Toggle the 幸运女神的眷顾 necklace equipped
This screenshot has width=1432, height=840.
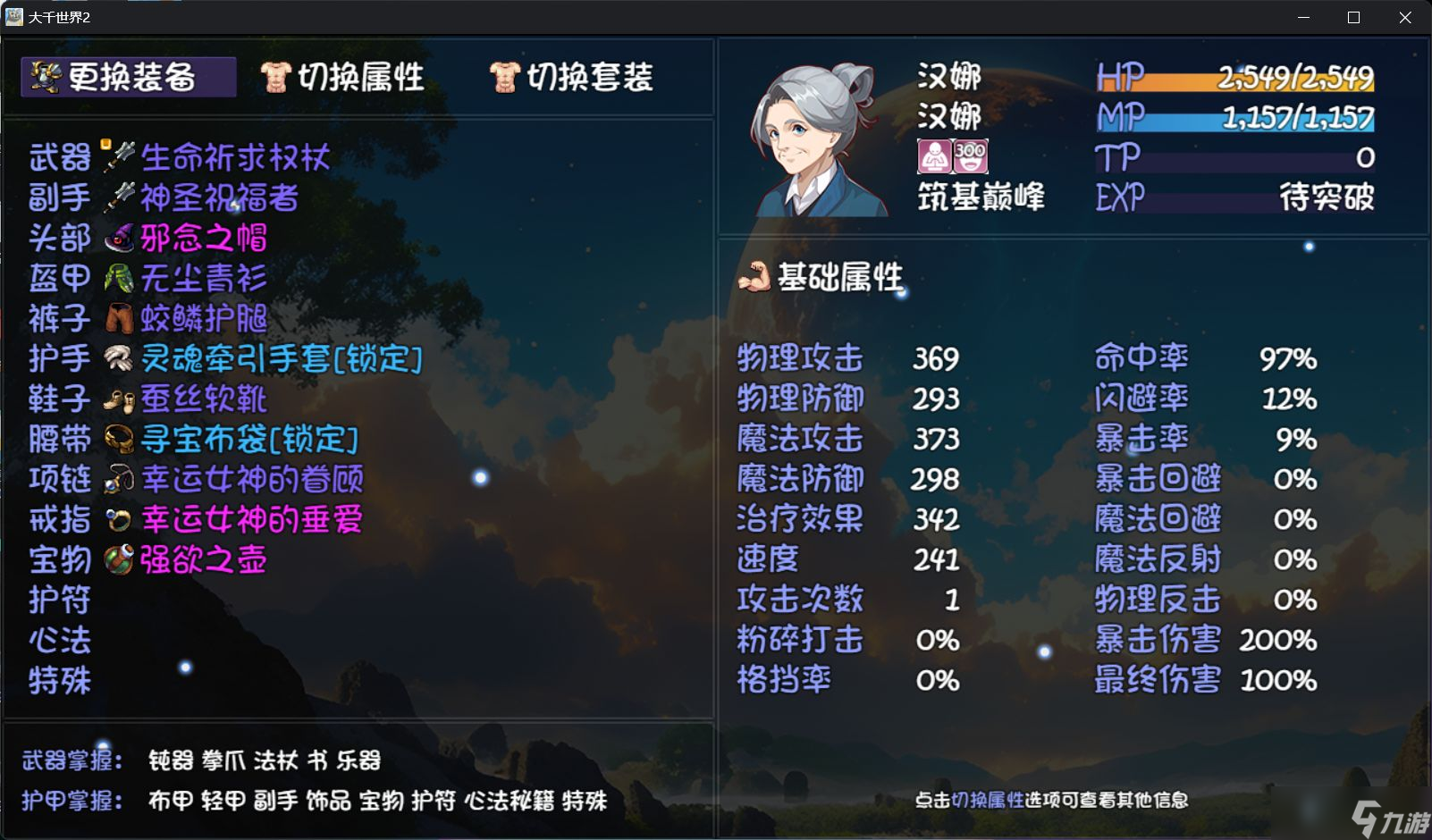click(250, 480)
